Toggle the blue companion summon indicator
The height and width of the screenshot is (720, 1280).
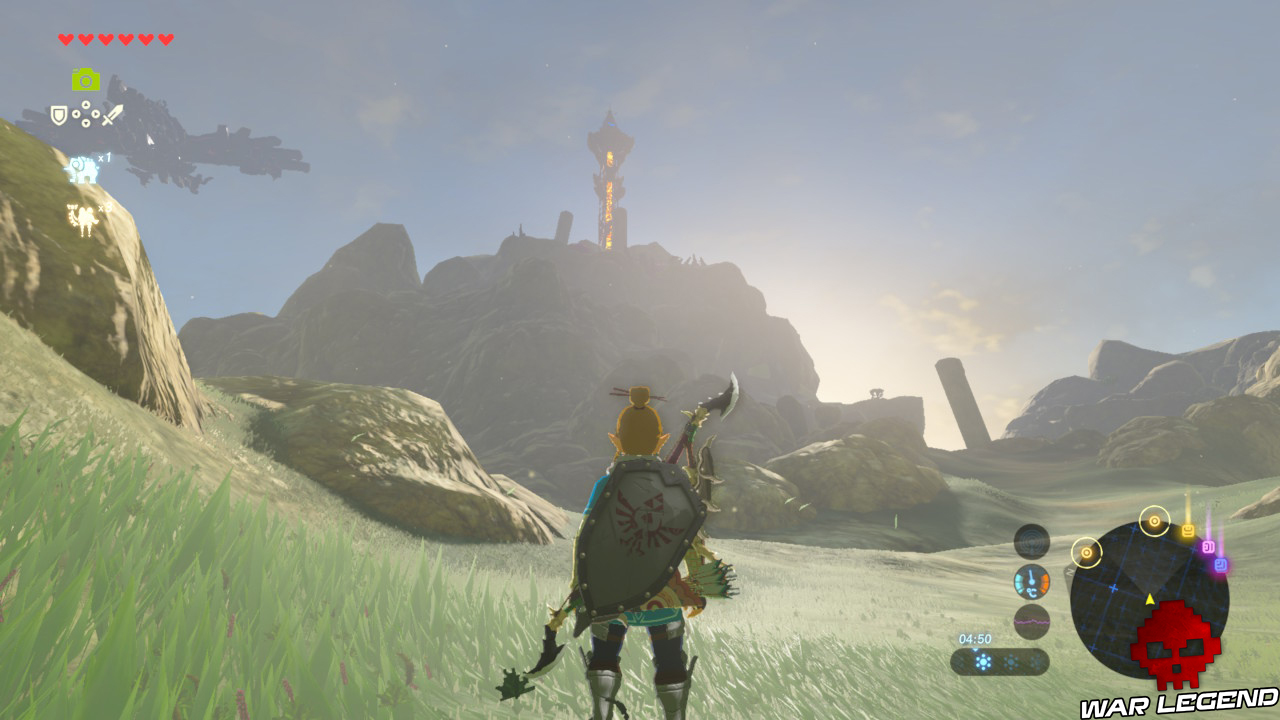click(x=81, y=169)
